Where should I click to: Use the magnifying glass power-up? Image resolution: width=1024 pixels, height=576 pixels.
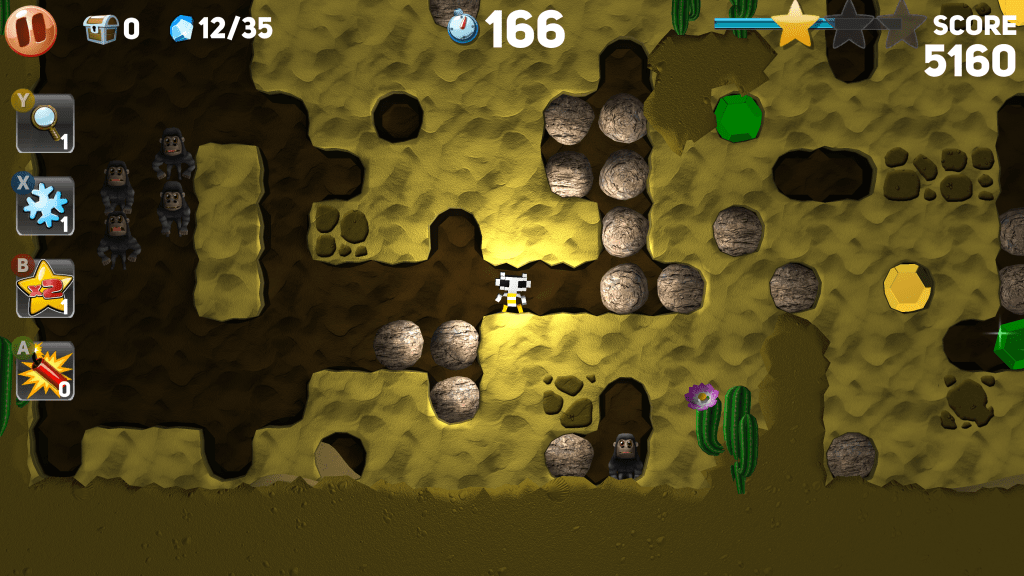tap(45, 123)
